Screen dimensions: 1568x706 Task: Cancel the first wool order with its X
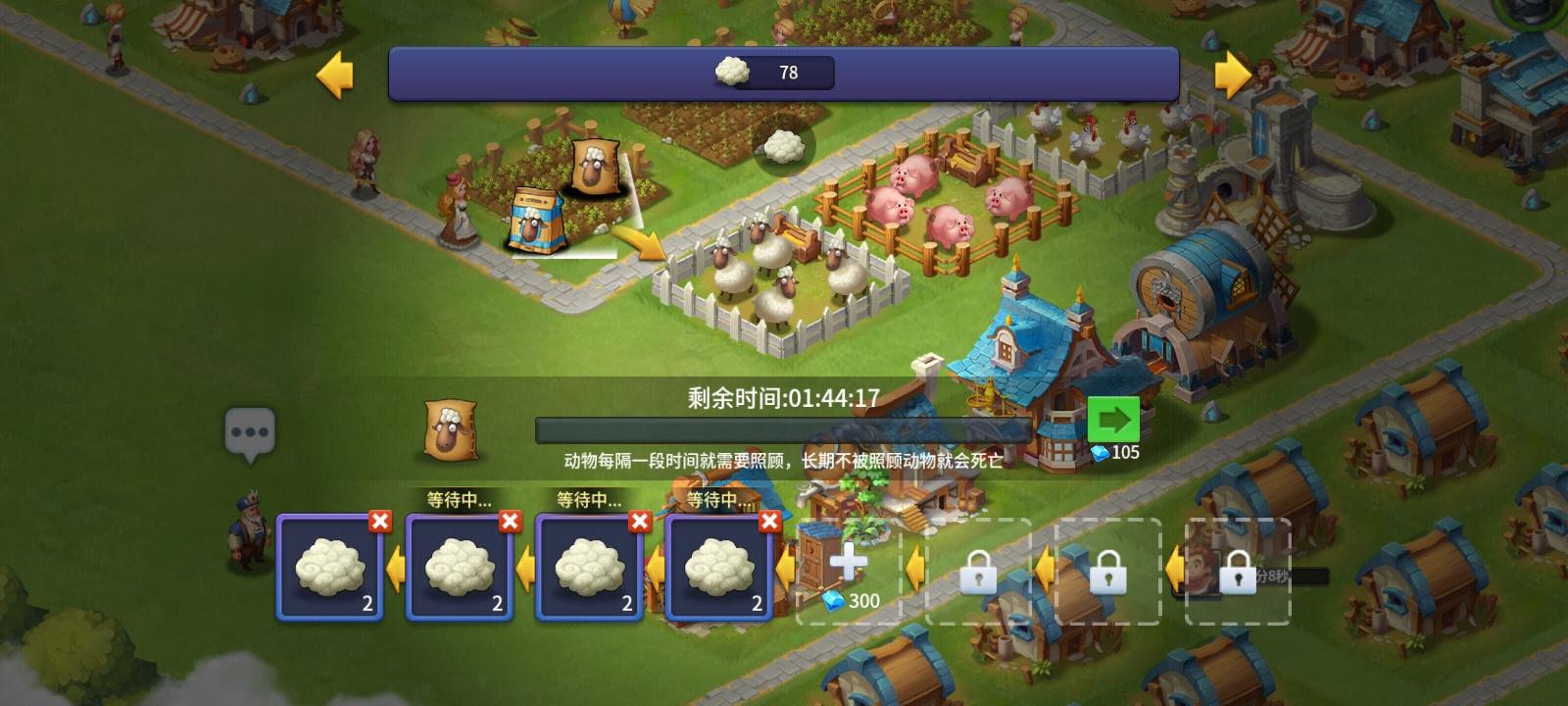point(379,523)
